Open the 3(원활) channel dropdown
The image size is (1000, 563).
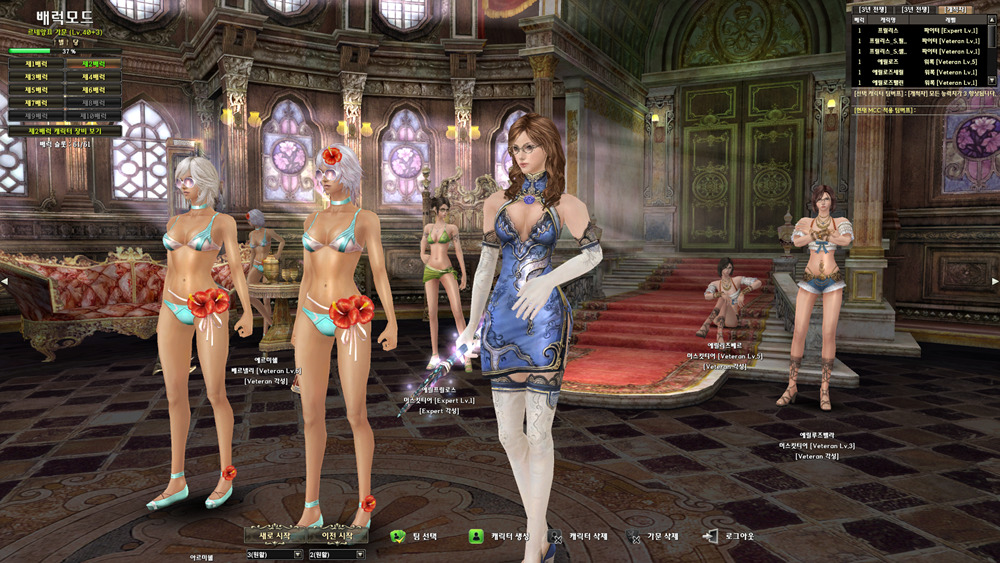[x=275, y=554]
